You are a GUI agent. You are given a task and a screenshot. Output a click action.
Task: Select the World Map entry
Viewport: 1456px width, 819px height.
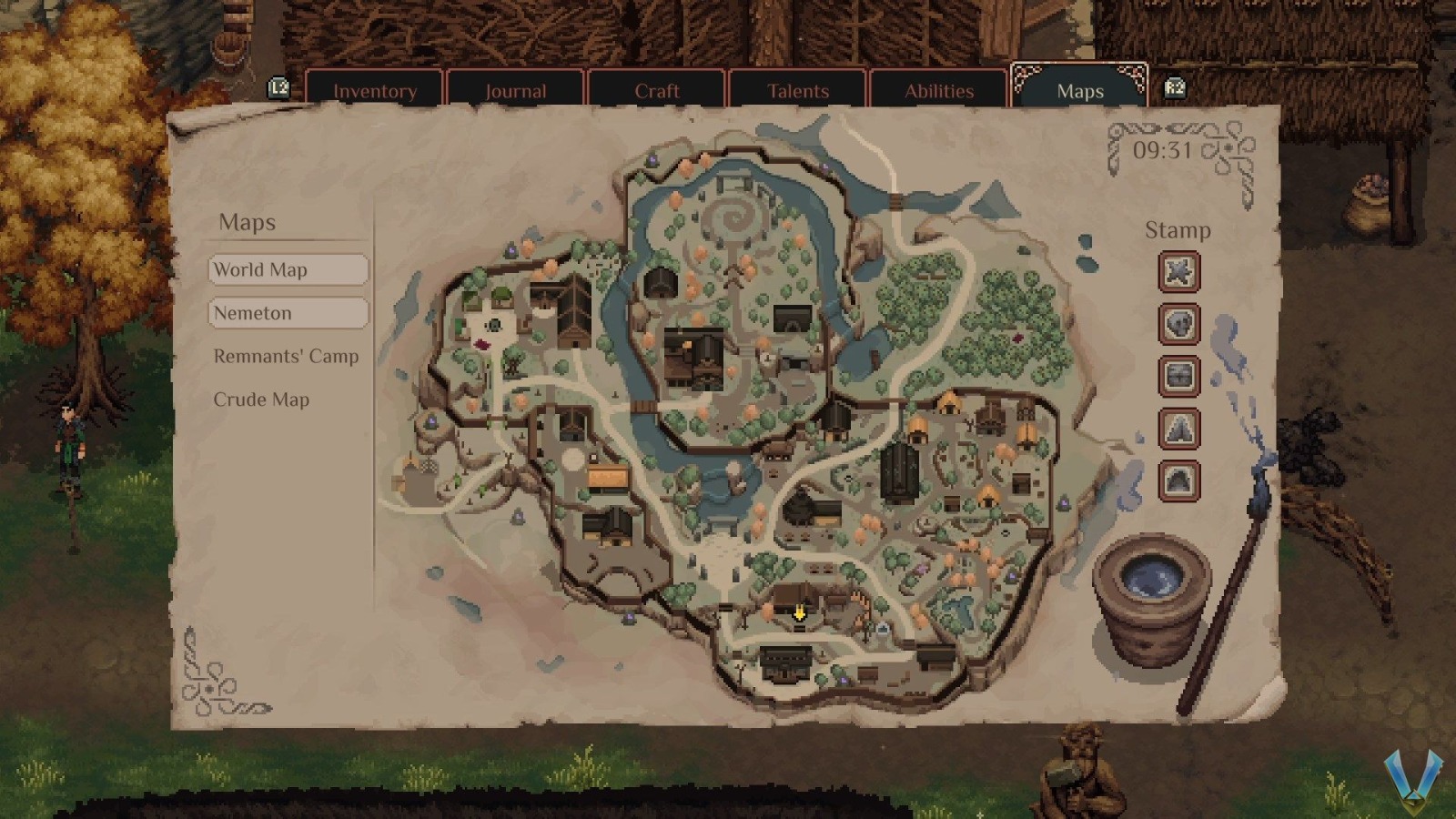tap(288, 269)
